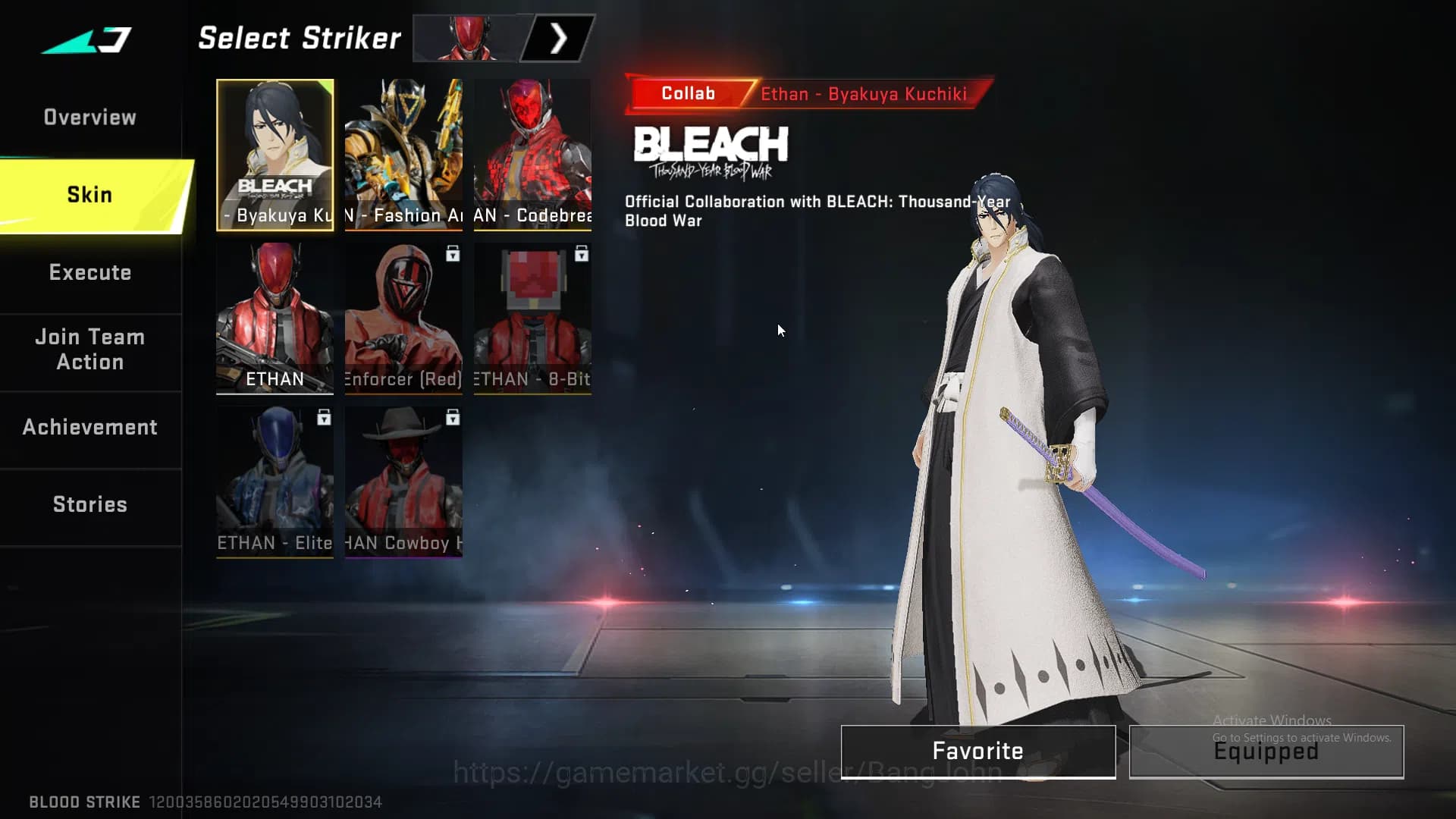The height and width of the screenshot is (819, 1456).
Task: Choose the blue ETHAN Elite skin
Action: 275,482
